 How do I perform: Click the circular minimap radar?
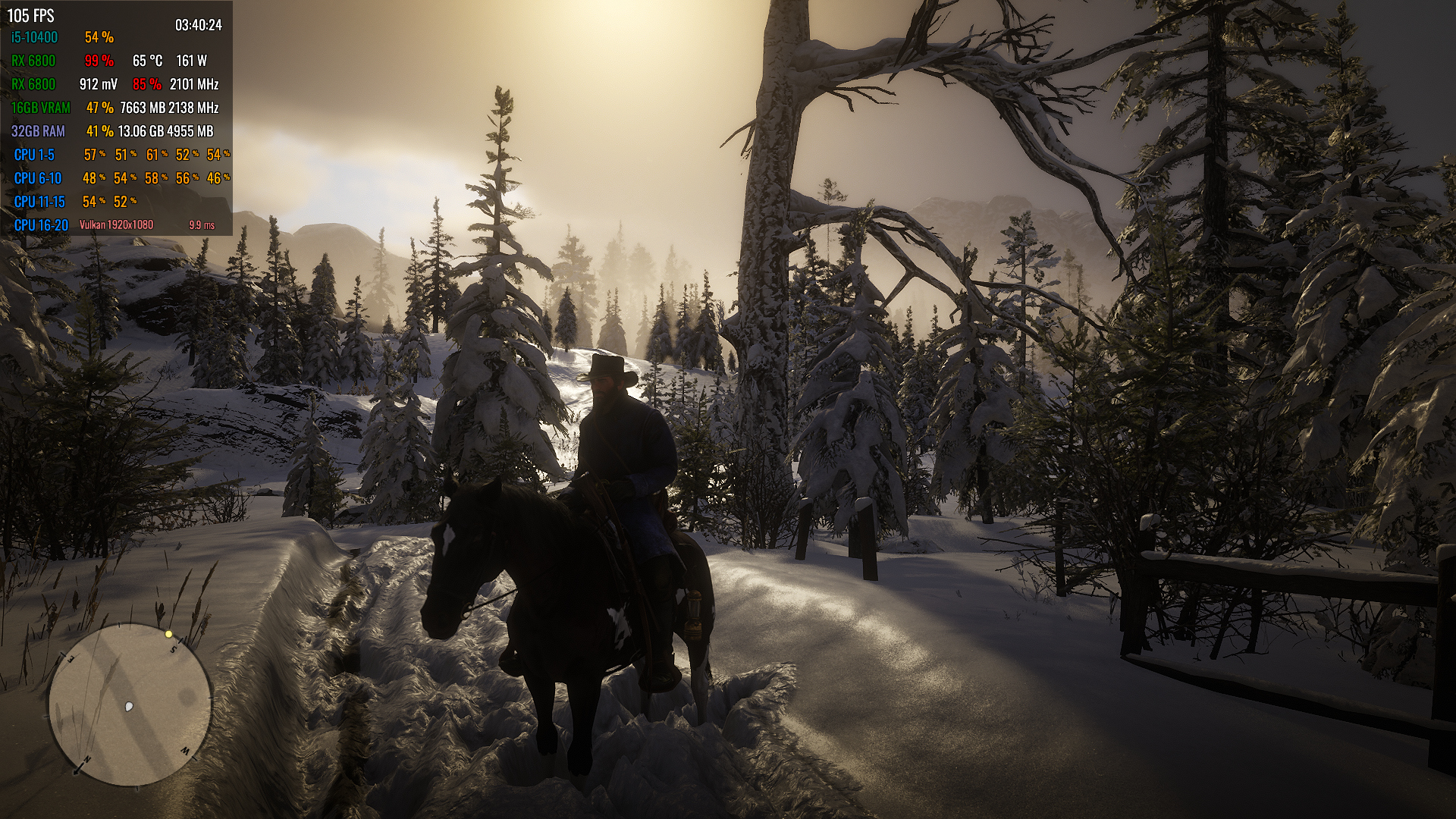(x=130, y=704)
